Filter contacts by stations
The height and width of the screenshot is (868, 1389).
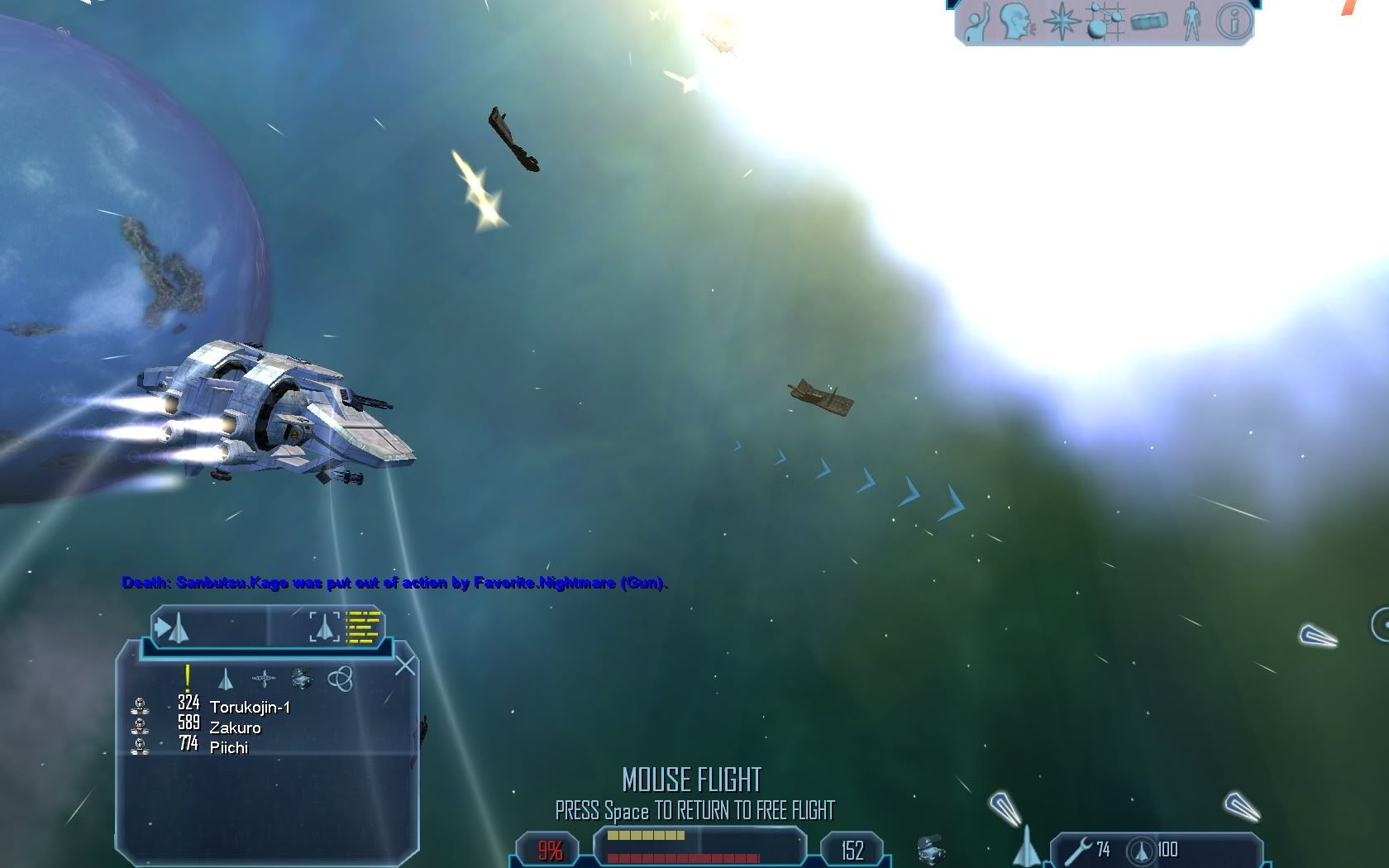tap(264, 680)
